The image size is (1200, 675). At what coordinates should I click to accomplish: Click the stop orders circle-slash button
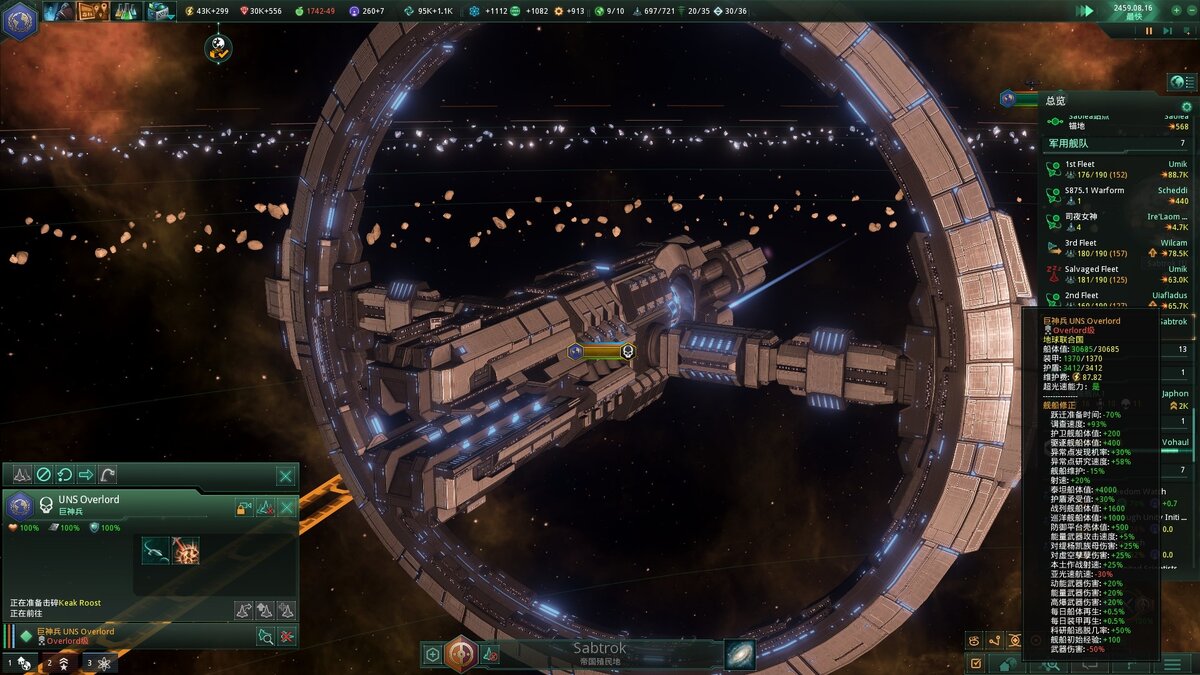[44, 476]
